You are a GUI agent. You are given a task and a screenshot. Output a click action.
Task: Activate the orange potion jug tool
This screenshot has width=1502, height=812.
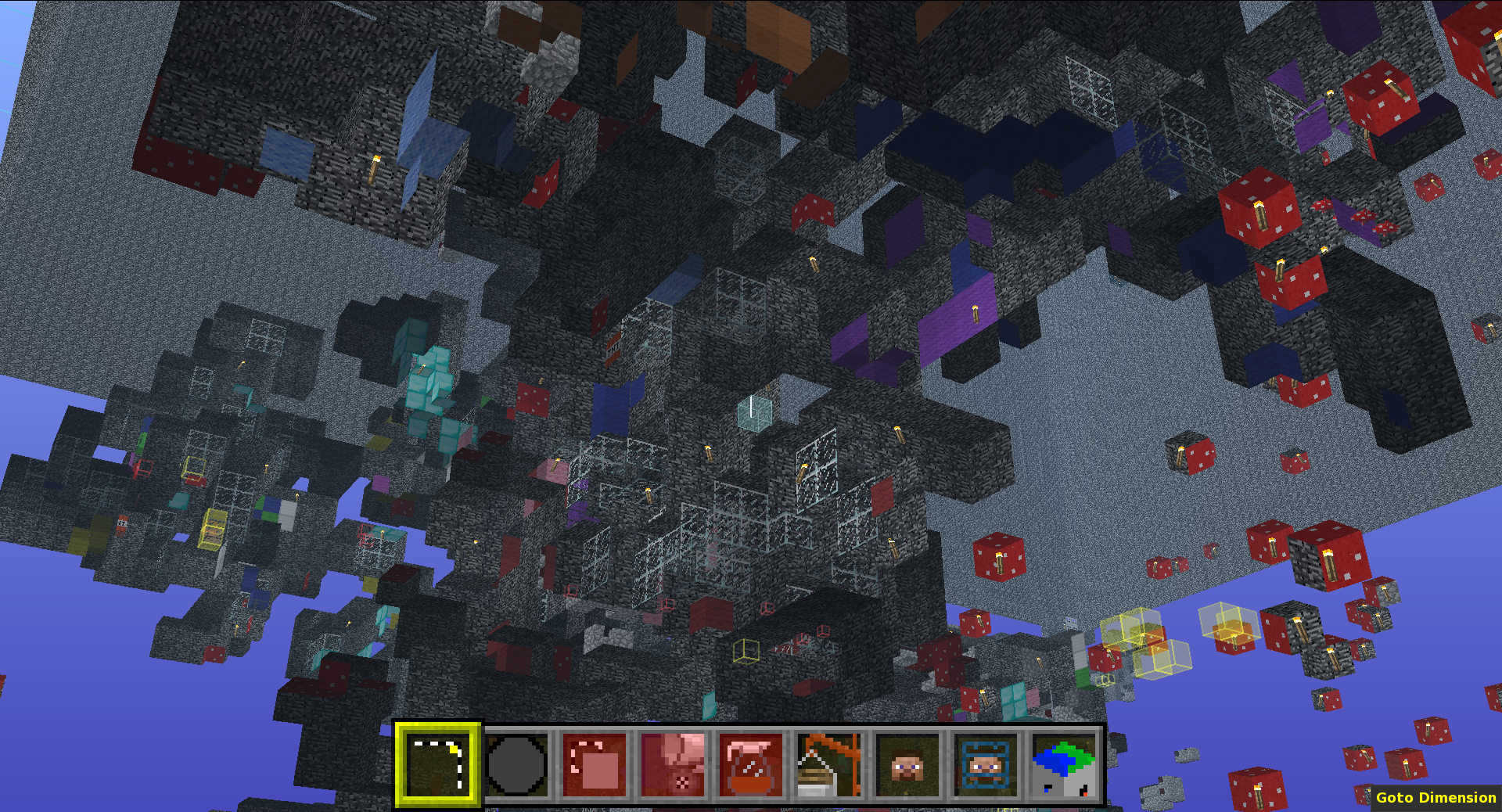pyautogui.click(x=751, y=764)
